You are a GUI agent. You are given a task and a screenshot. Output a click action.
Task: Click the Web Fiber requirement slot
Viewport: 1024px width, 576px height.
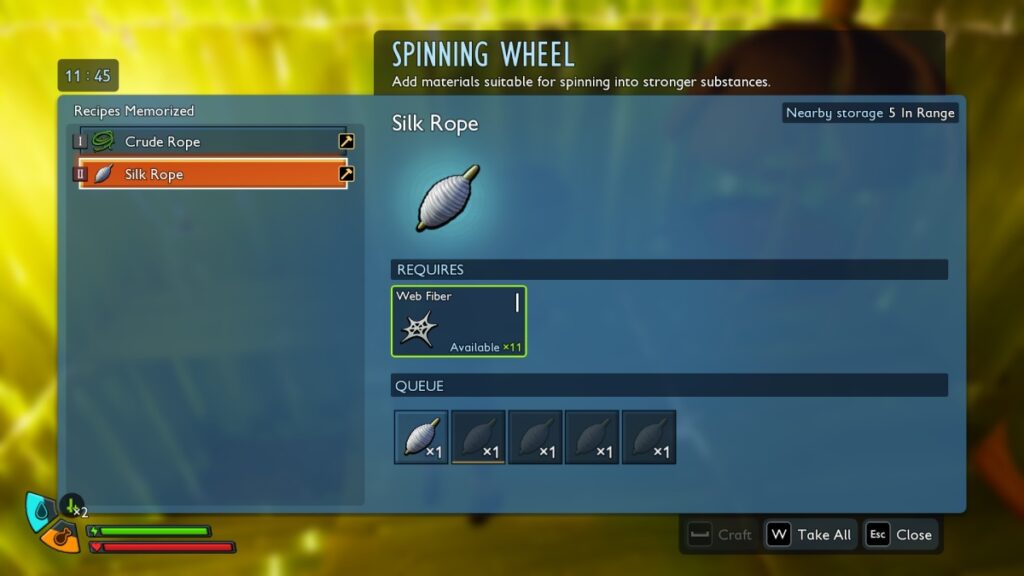pyautogui.click(x=458, y=321)
